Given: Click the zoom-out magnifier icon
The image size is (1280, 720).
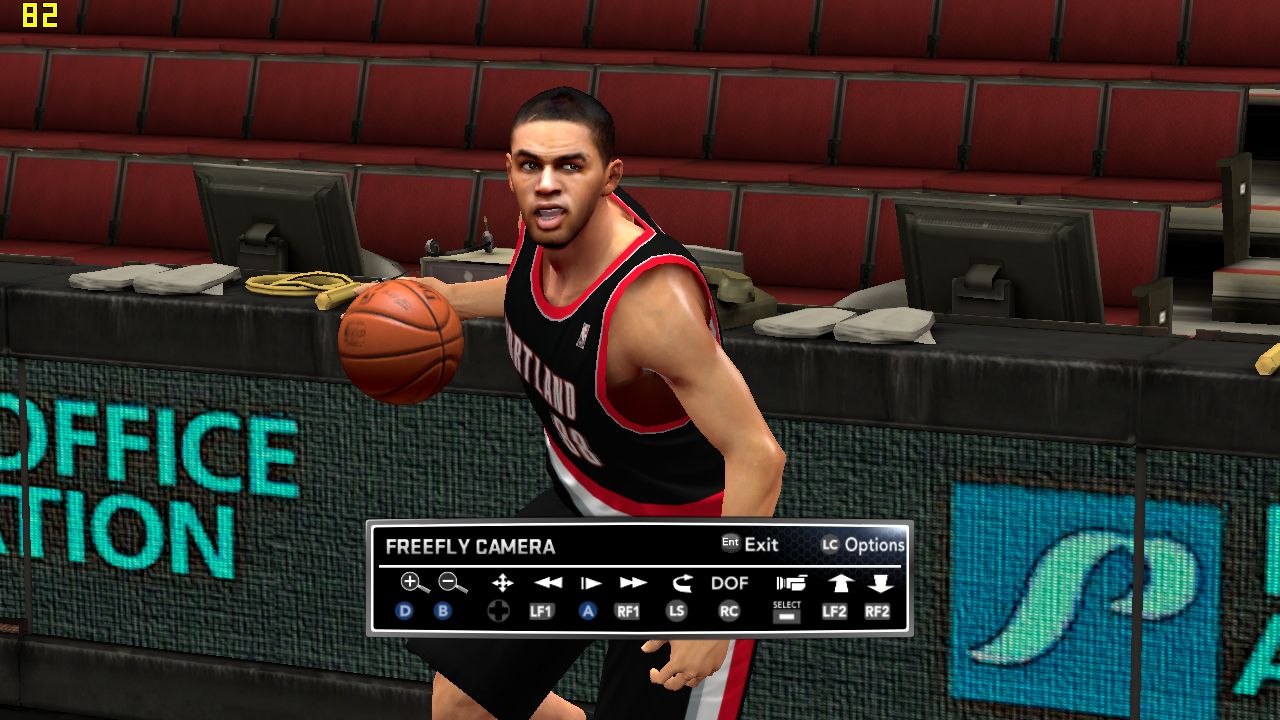Looking at the screenshot, I should [x=452, y=583].
